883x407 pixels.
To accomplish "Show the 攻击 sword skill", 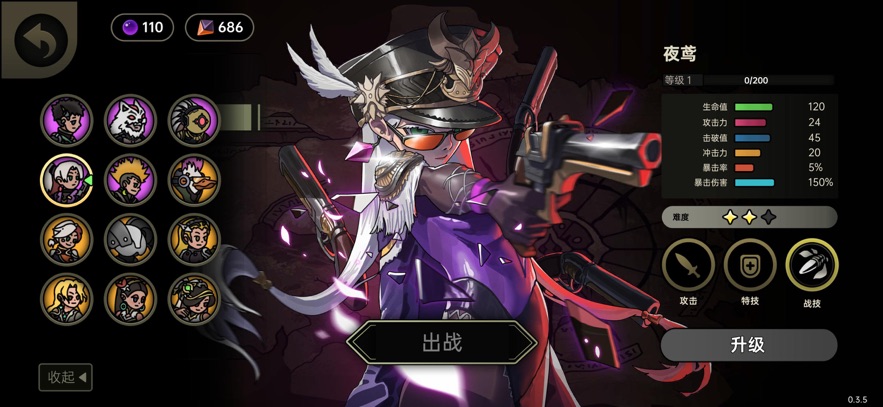I will [688, 265].
